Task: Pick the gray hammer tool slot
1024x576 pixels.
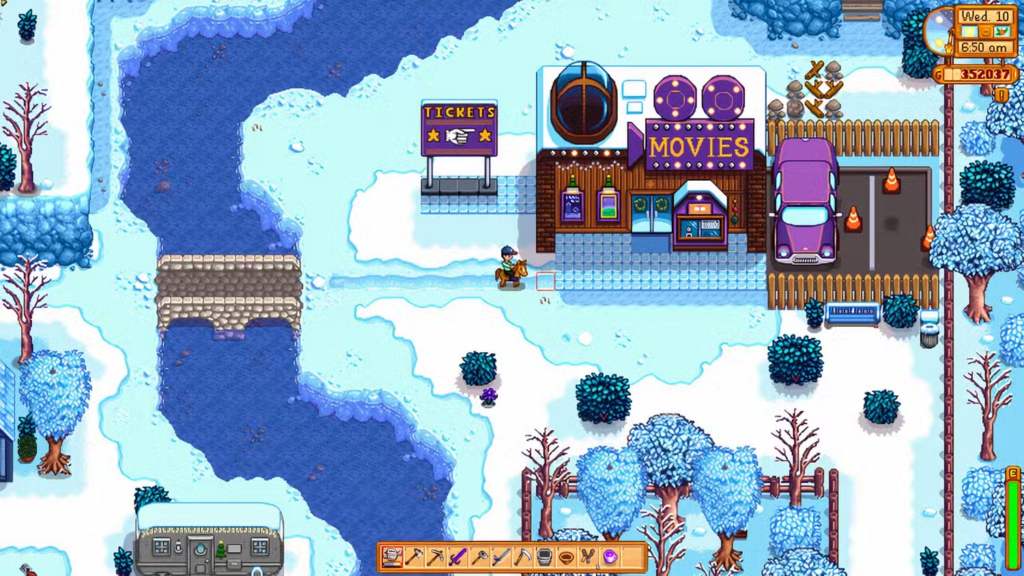Action: coord(479,557)
